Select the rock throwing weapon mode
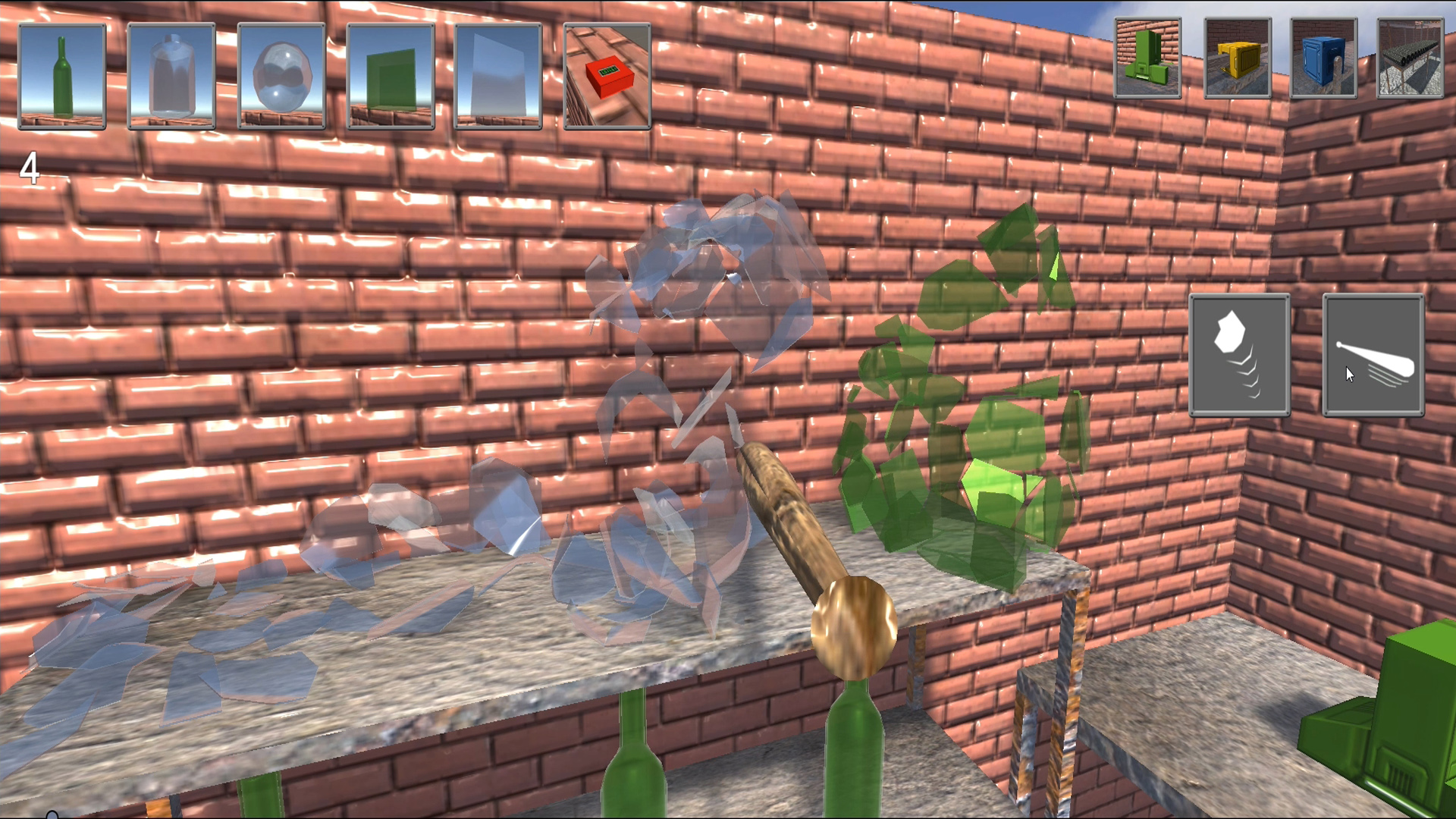 tap(1240, 353)
